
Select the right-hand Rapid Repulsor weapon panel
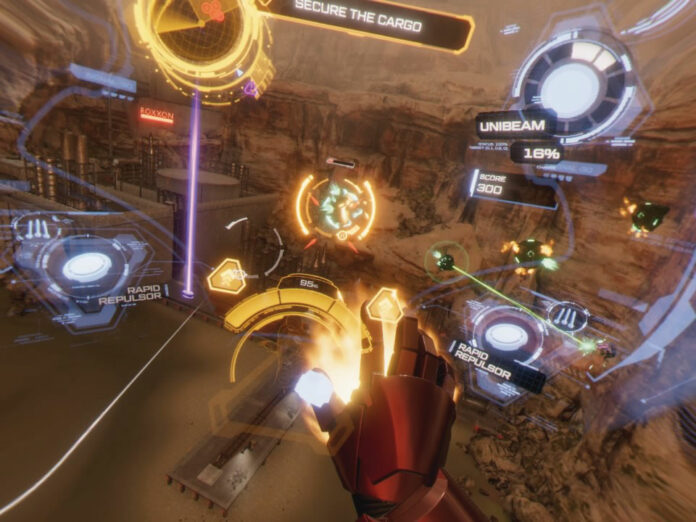[x=509, y=338]
